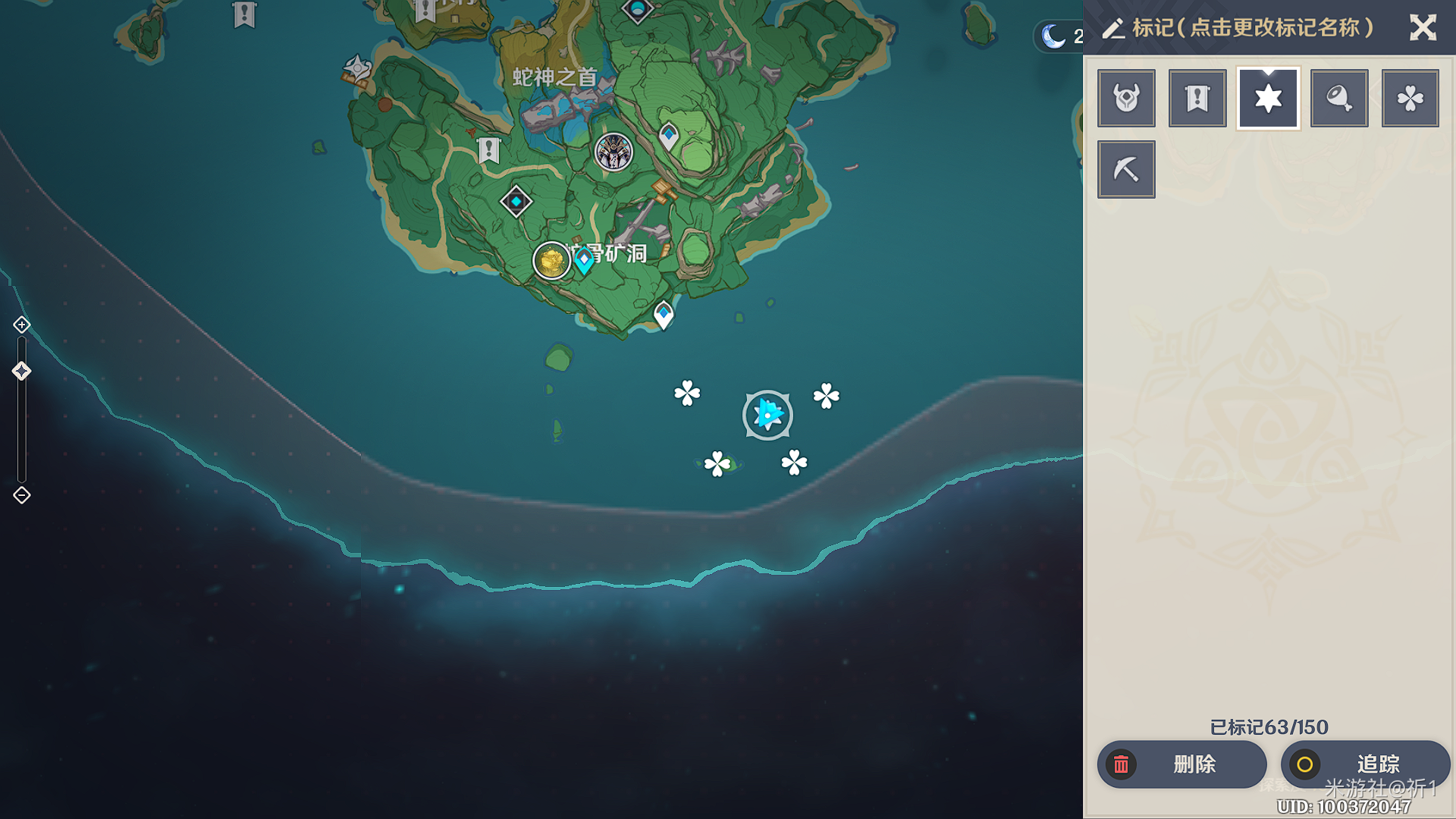Select the six-pointed star marker icon
Viewport: 1456px width, 819px height.
click(1268, 99)
